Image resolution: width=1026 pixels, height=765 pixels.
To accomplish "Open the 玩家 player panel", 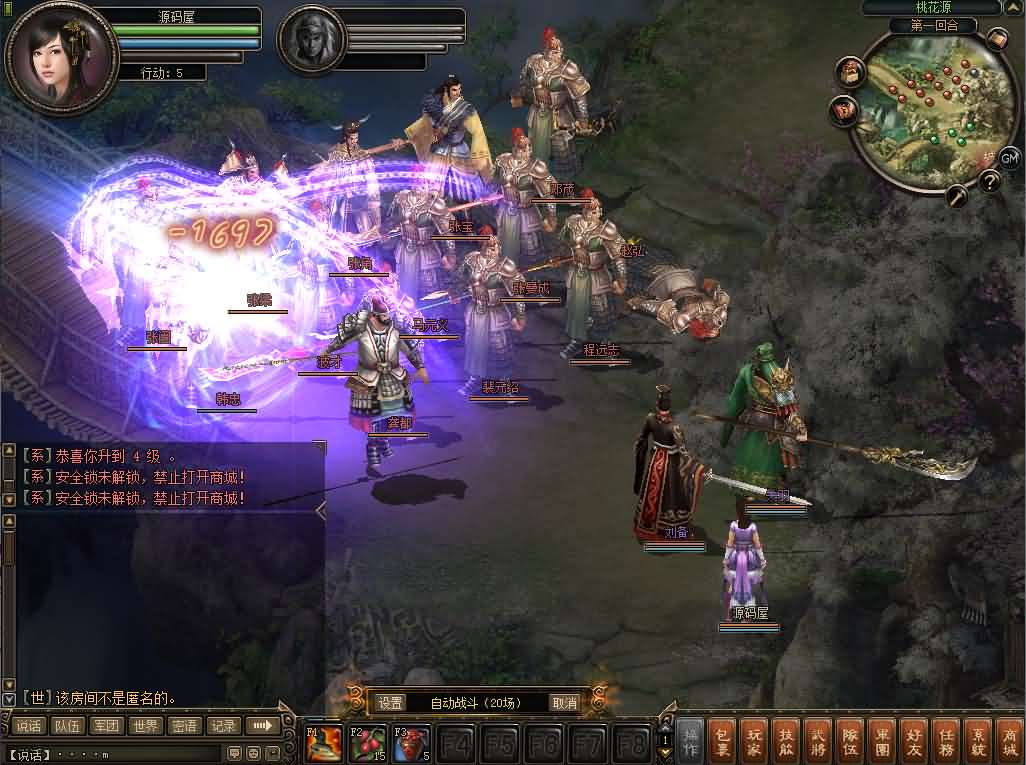I will click(x=756, y=739).
